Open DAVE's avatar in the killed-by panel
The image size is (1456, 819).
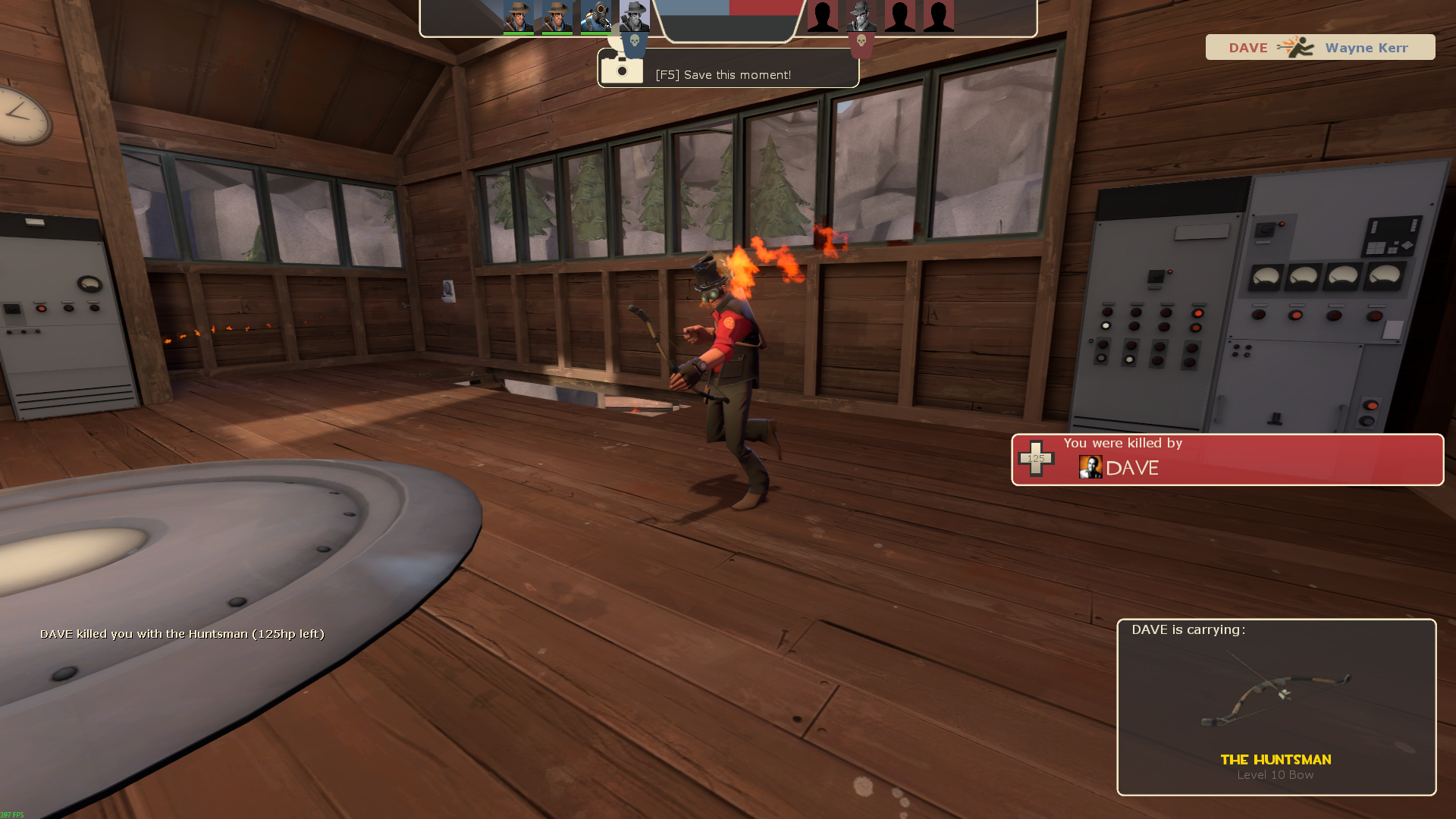point(1090,467)
